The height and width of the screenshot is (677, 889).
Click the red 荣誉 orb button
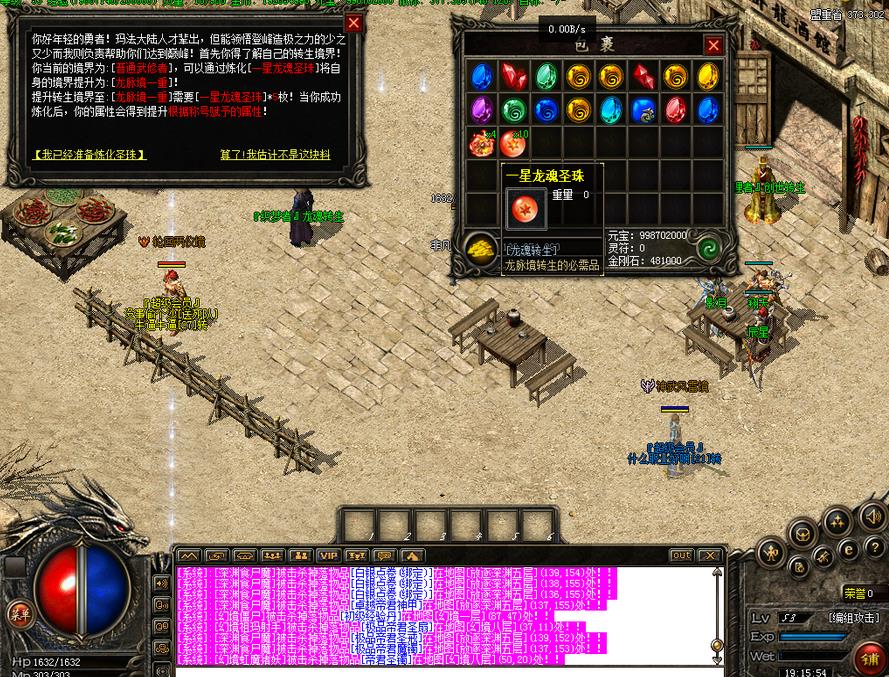click(18, 613)
